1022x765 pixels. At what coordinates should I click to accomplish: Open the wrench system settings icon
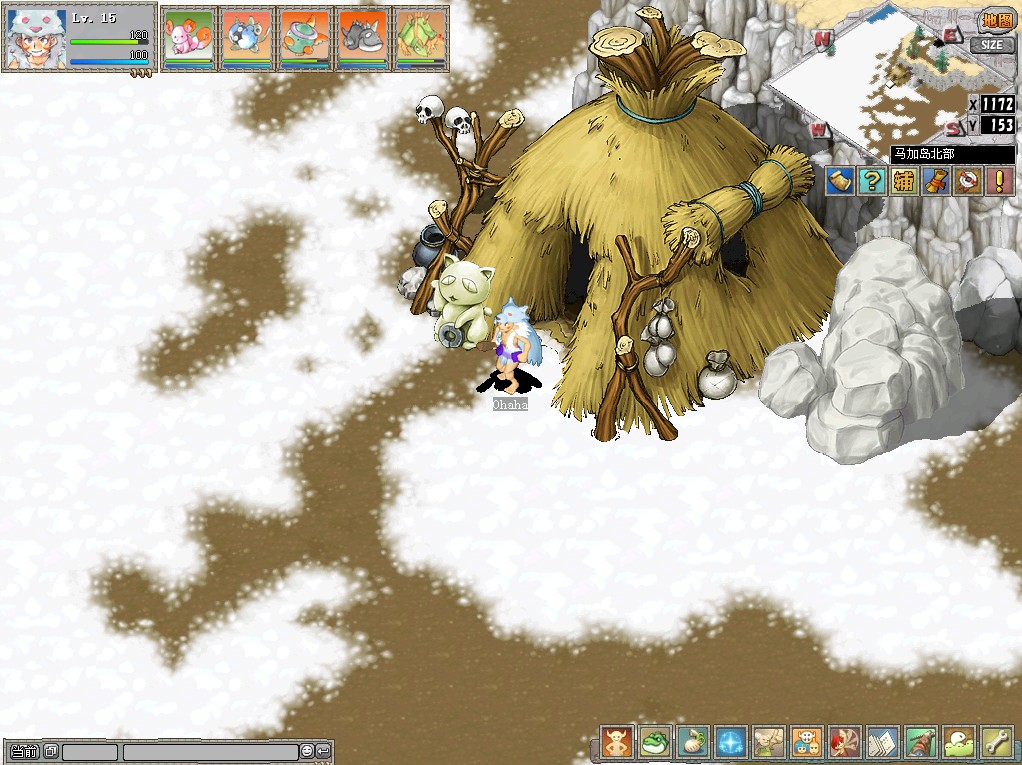point(997,743)
